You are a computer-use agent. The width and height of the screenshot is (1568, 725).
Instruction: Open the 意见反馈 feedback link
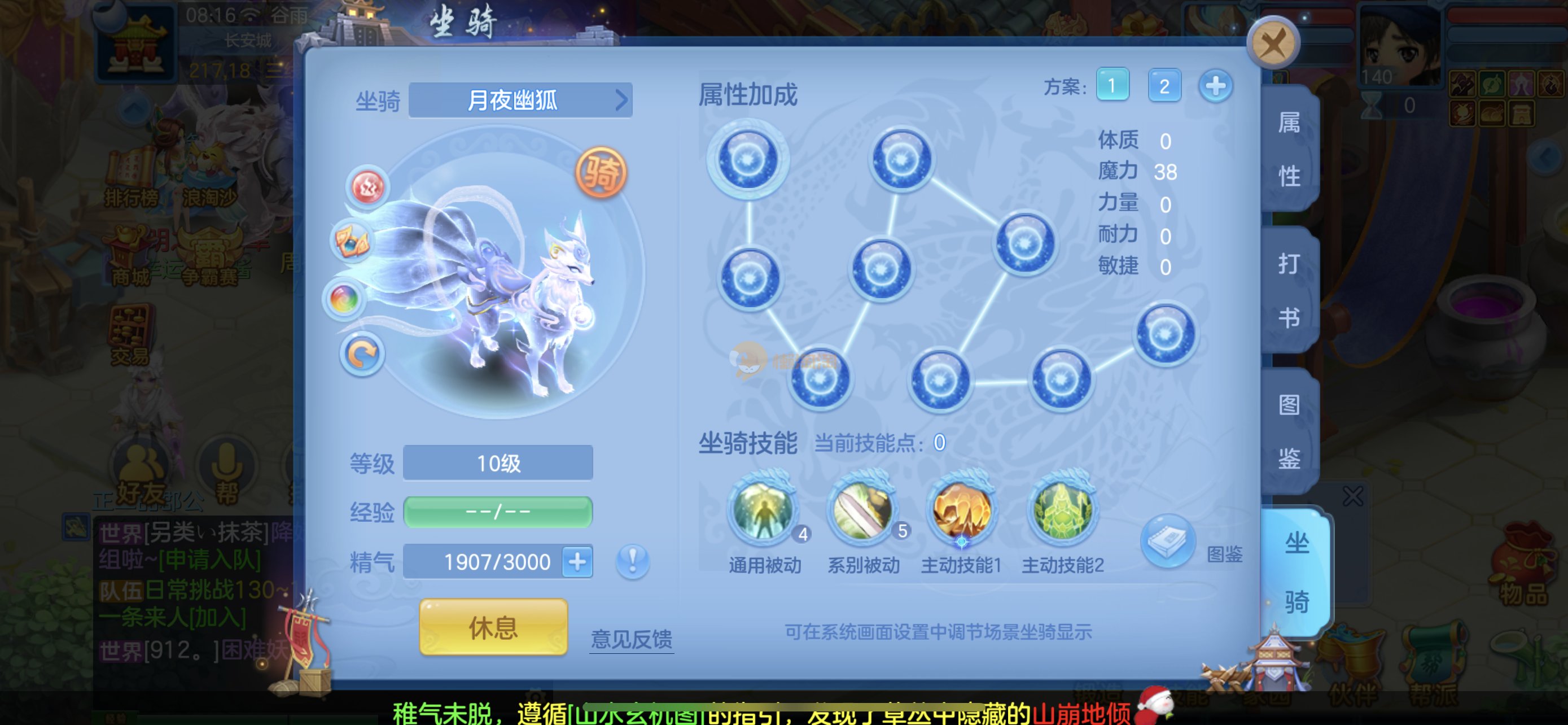pyautogui.click(x=631, y=639)
